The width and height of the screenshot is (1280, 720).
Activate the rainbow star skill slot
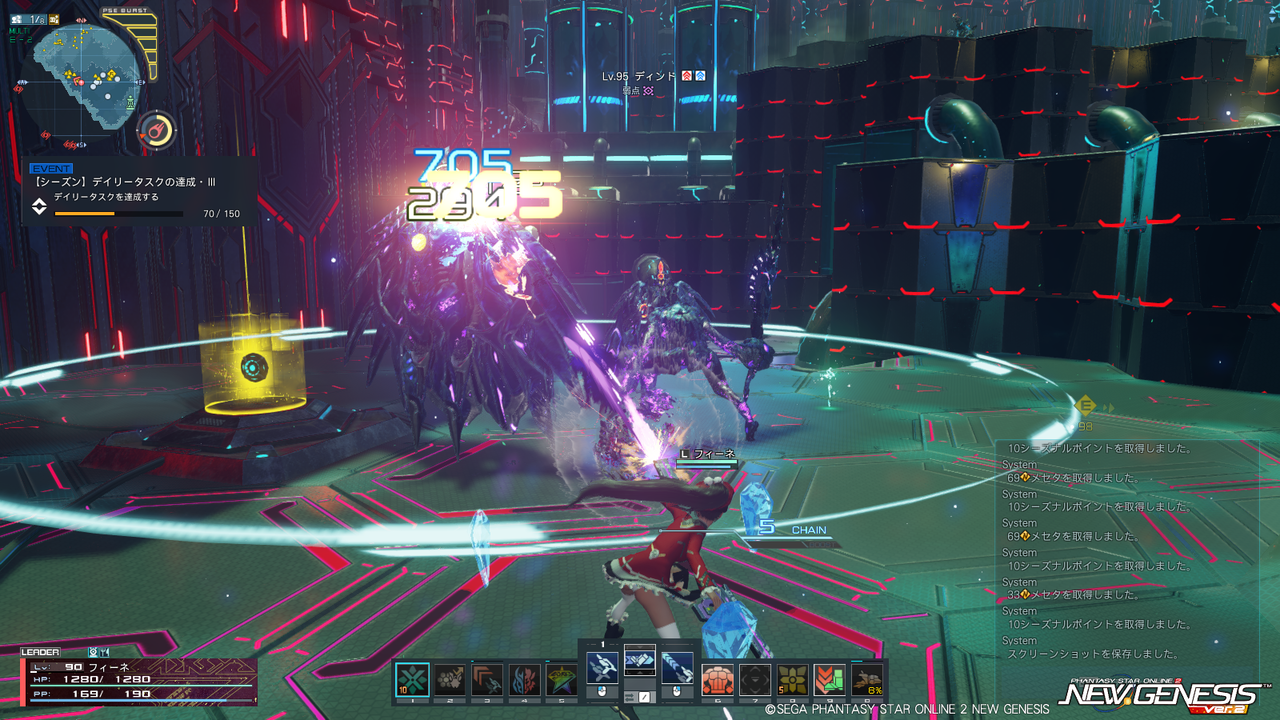tap(561, 680)
